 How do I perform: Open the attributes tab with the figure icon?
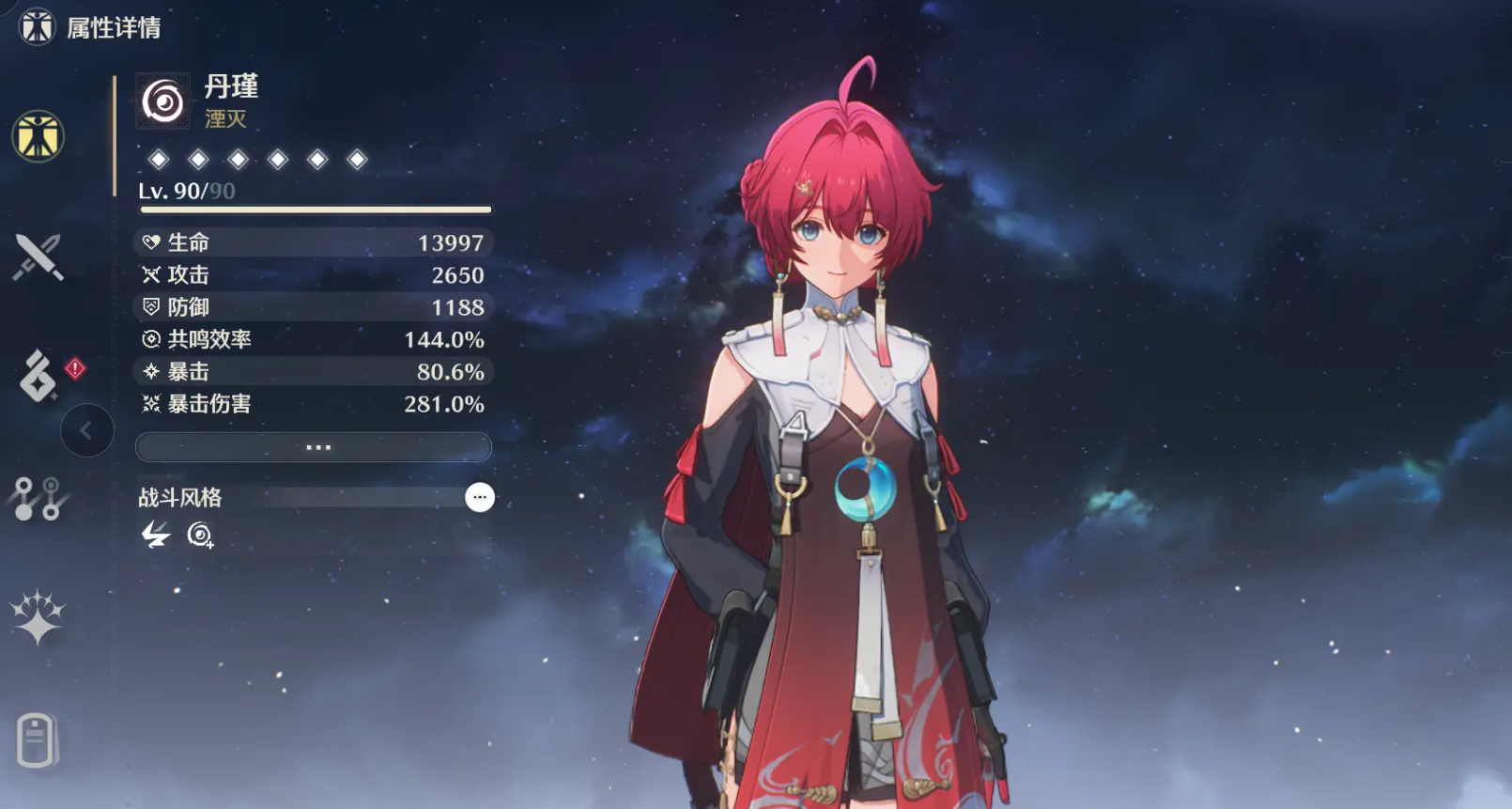(x=38, y=136)
